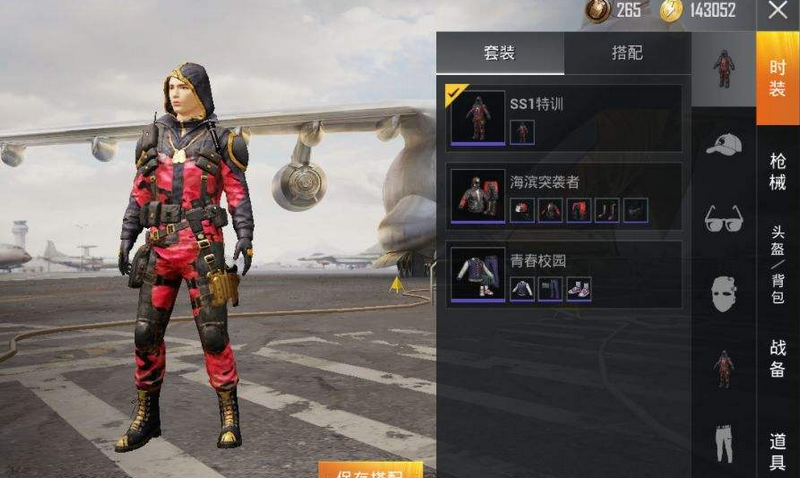The image size is (800, 478).
Task: Close the wardrobe screen with the X
Action: (x=778, y=11)
